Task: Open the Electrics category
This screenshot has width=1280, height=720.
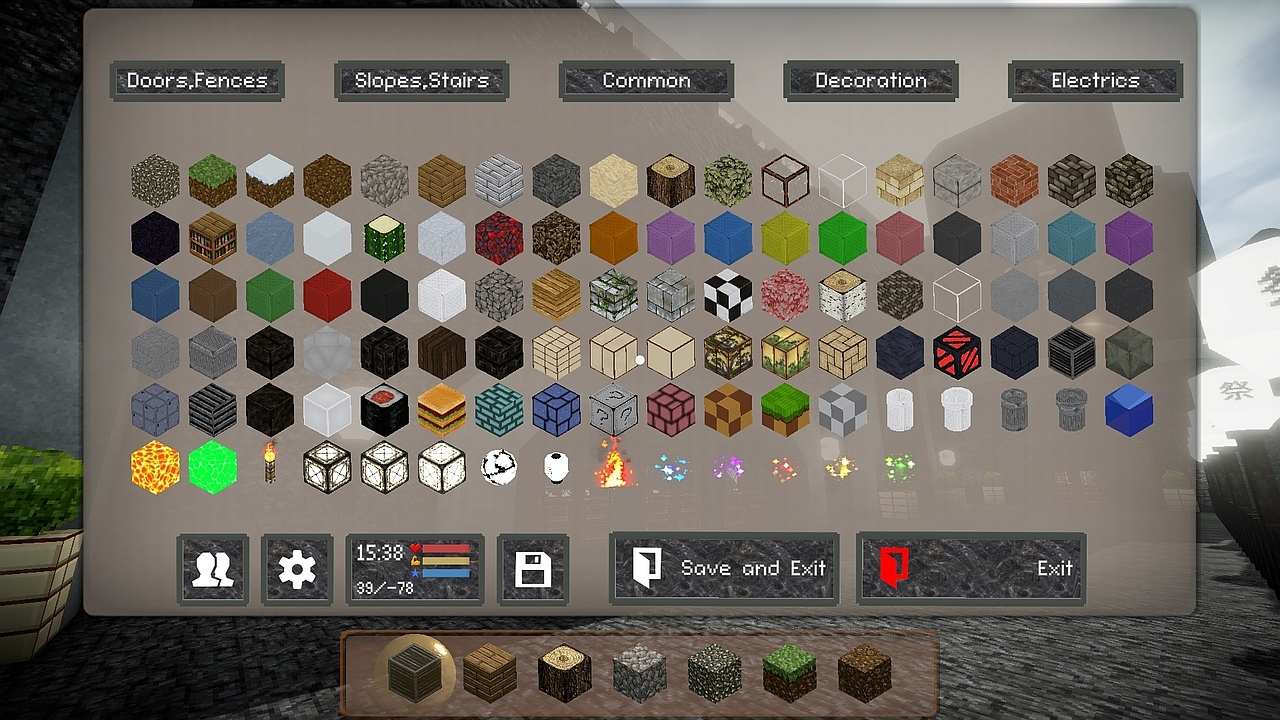Action: [1094, 80]
